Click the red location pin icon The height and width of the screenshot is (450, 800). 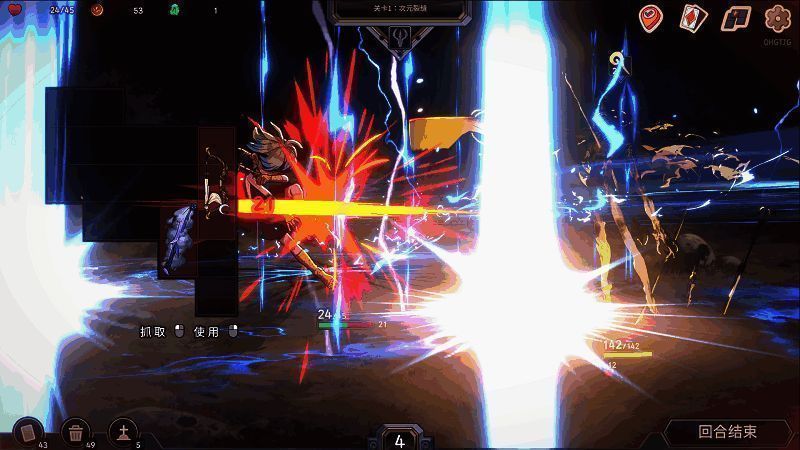tap(652, 18)
